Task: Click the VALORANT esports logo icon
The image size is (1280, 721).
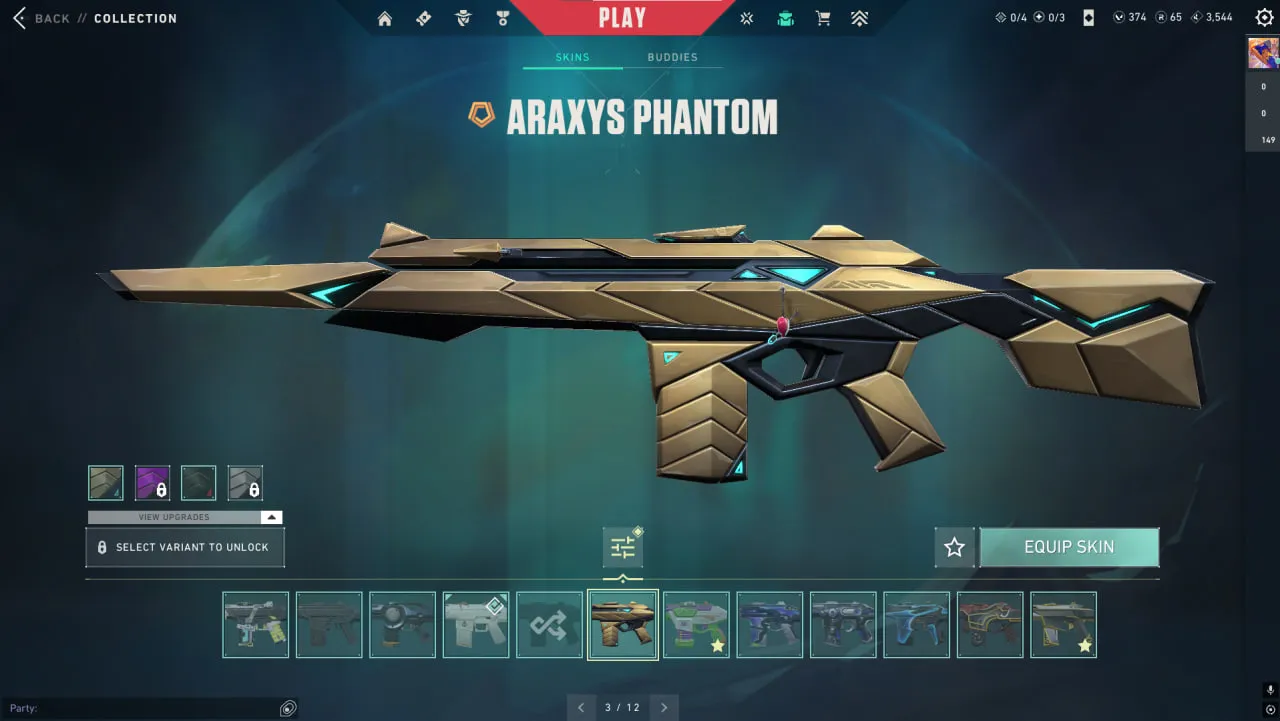Action: pyautogui.click(x=746, y=17)
